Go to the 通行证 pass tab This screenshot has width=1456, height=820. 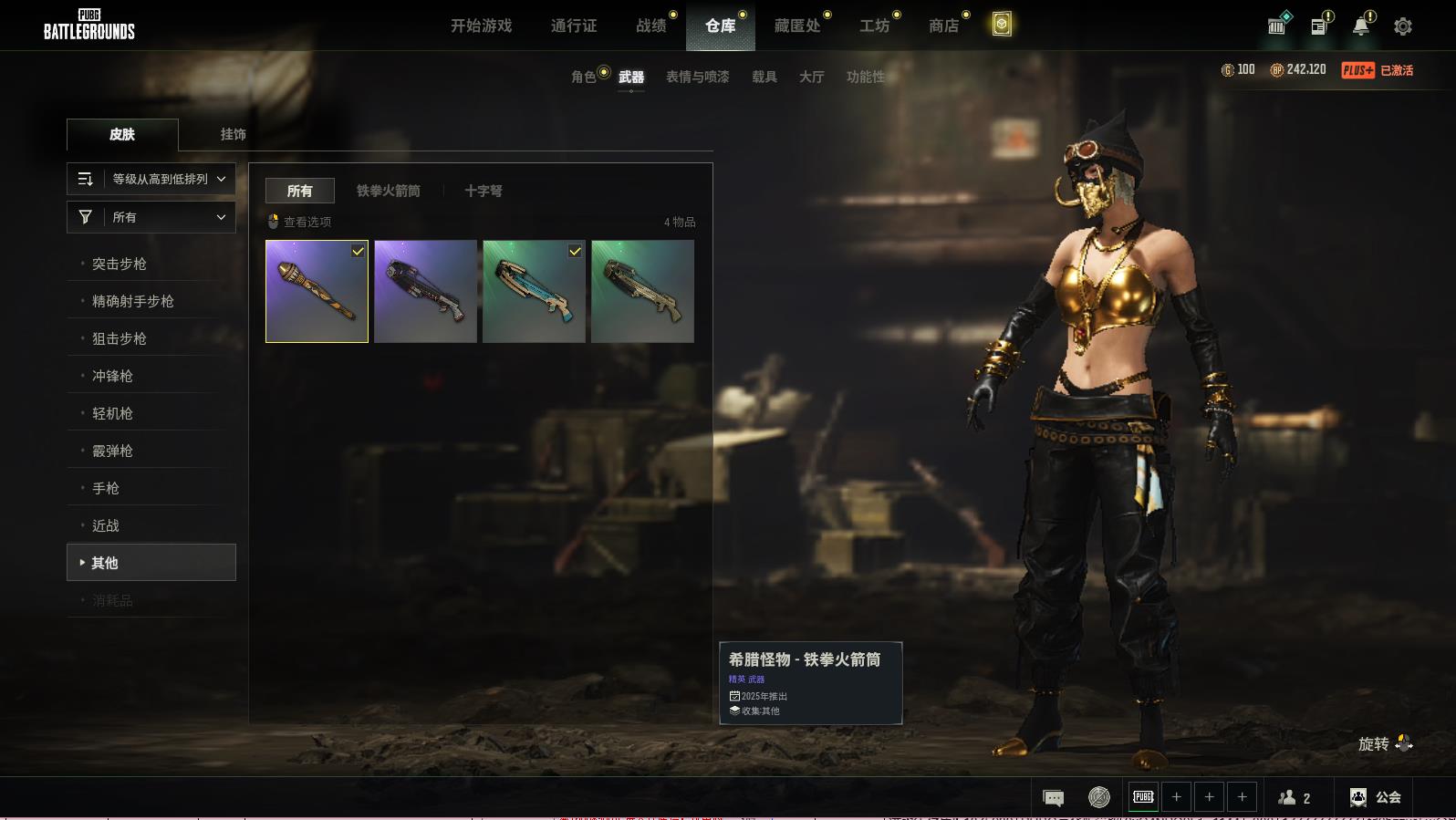pyautogui.click(x=574, y=26)
